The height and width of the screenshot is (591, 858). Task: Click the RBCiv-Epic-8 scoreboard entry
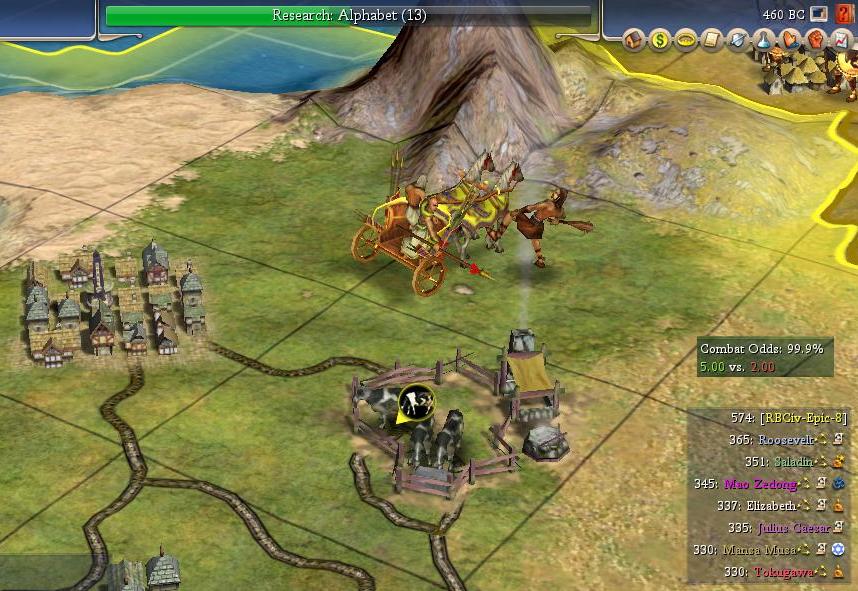click(x=804, y=417)
